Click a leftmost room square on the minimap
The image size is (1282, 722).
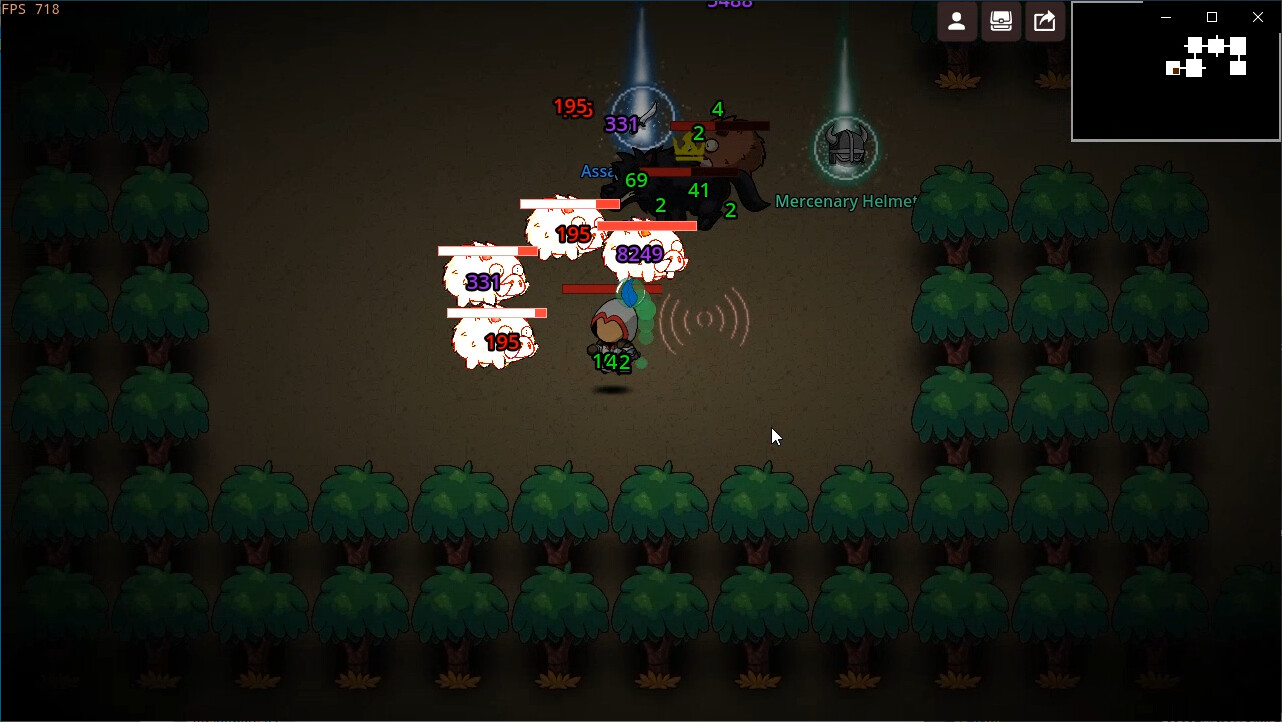point(1171,67)
